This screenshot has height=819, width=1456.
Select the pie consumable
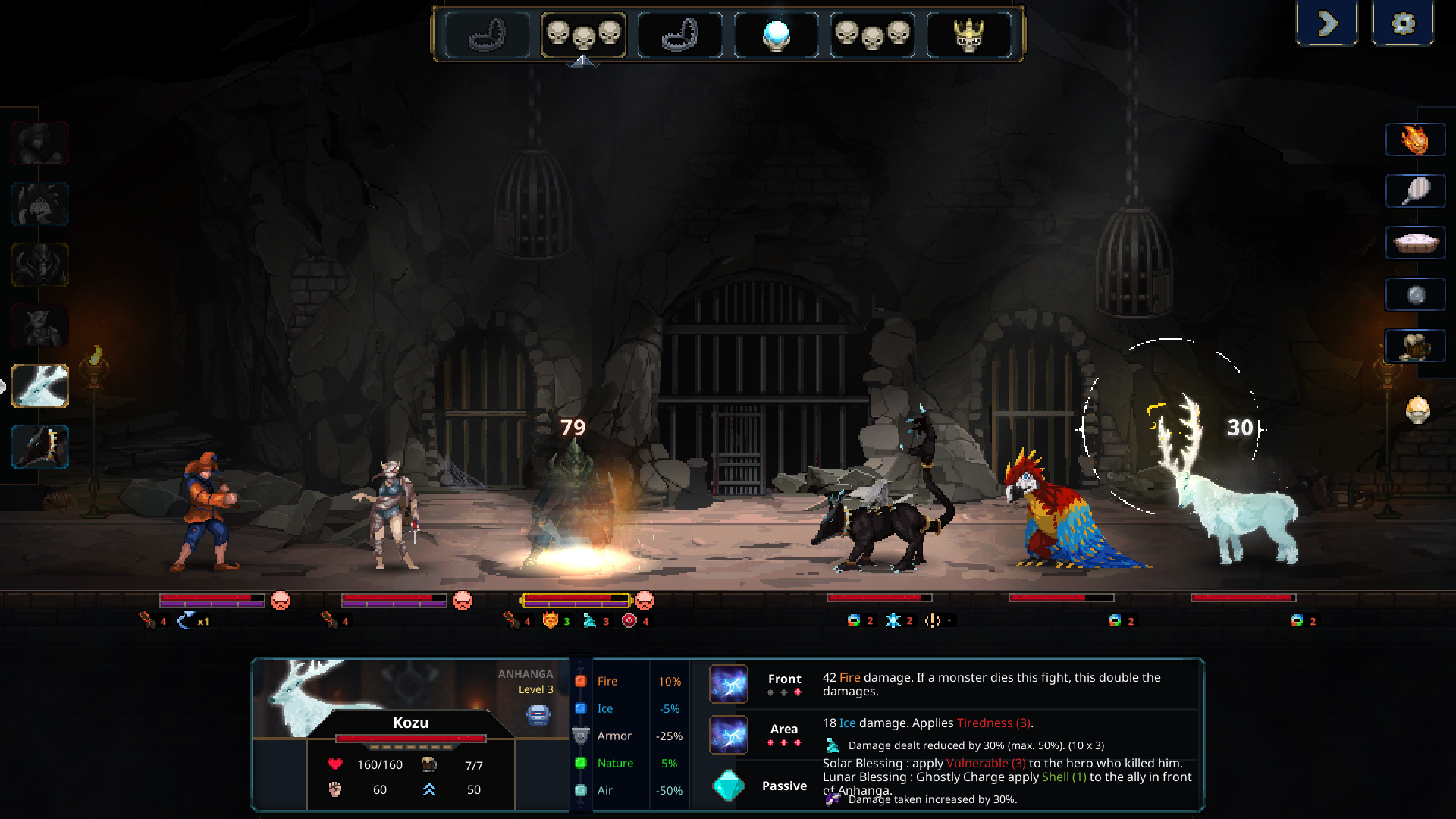click(x=1416, y=243)
